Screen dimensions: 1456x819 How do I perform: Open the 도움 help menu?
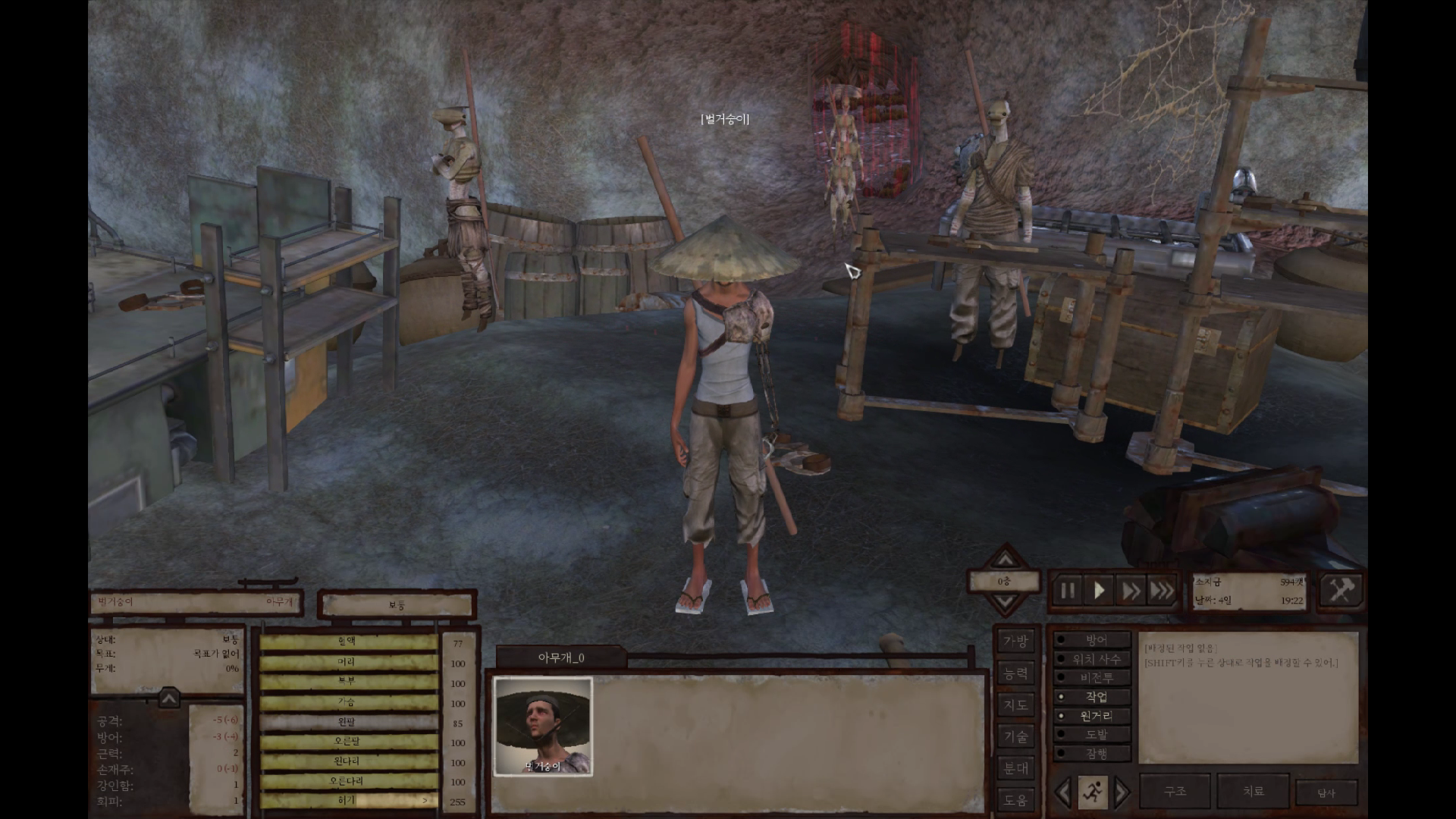click(1015, 800)
